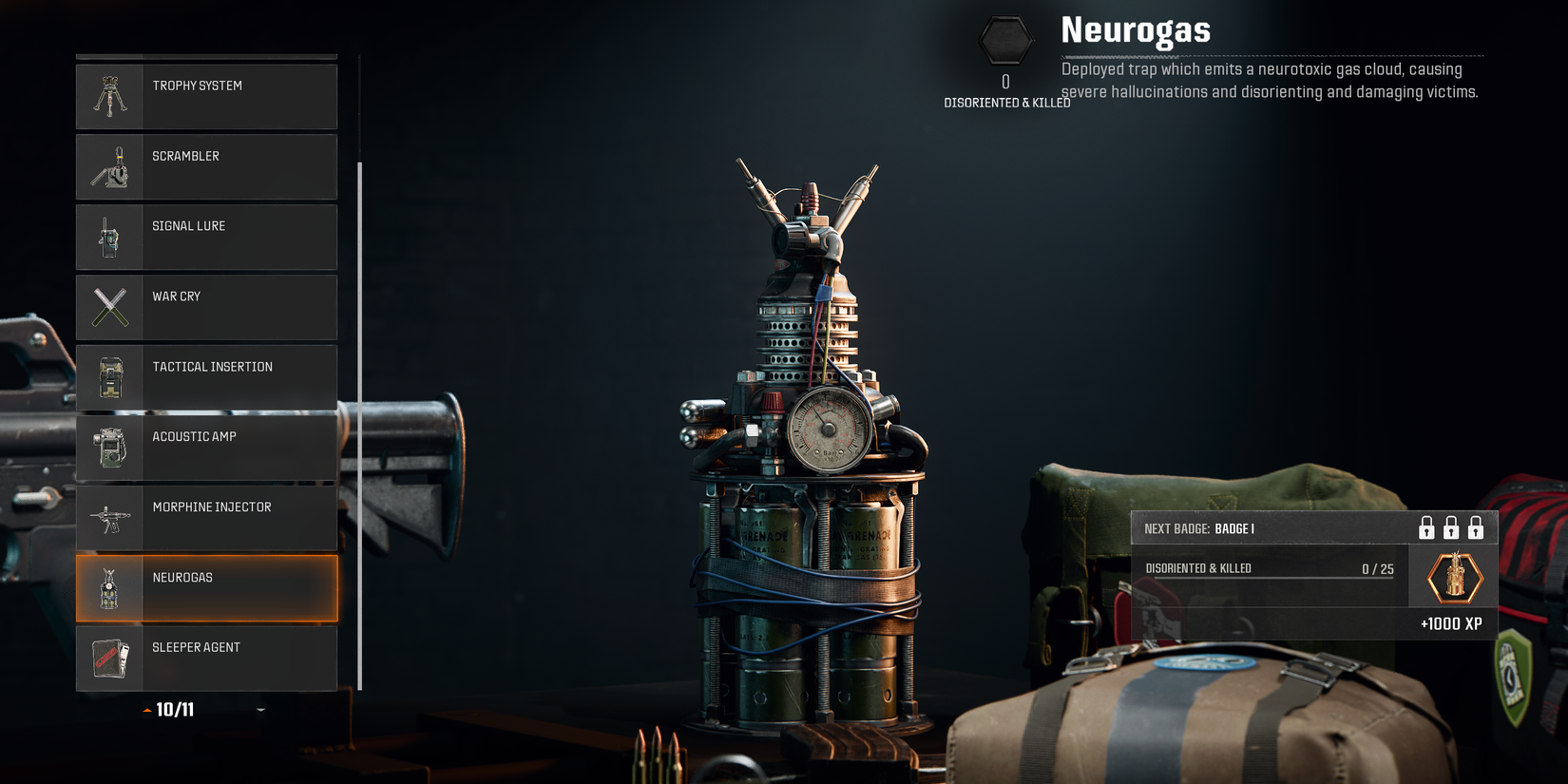1568x784 pixels.
Task: Select the Trophy System icon
Action: (x=111, y=96)
